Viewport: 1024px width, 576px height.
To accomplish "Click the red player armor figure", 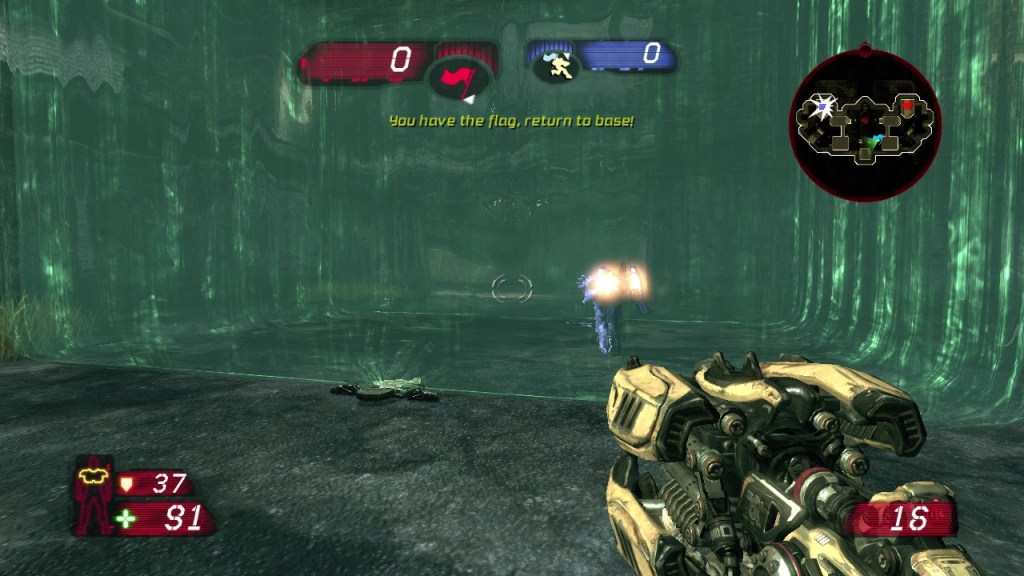I will coord(95,495).
